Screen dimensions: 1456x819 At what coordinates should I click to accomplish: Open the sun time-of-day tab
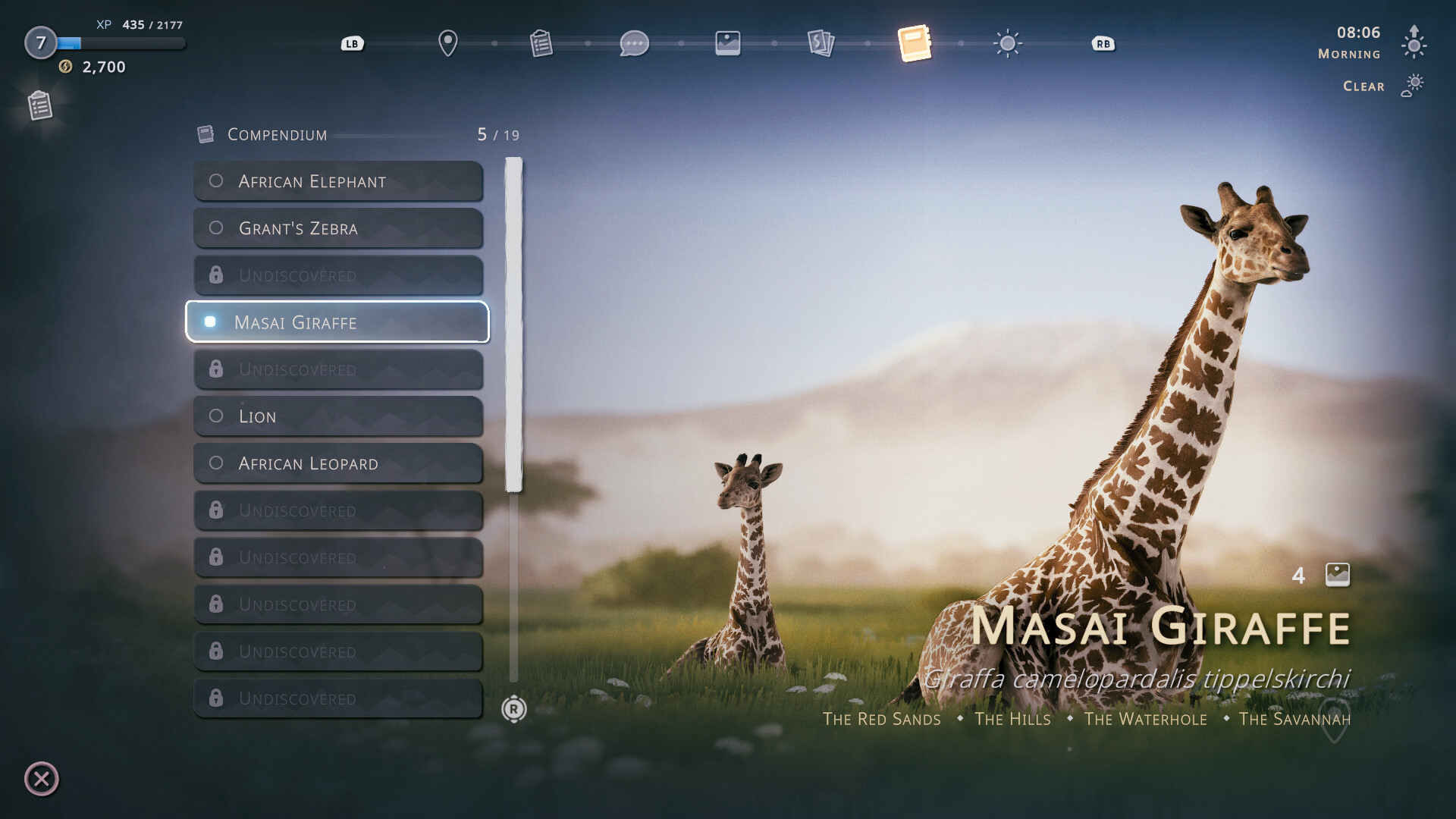[1007, 43]
